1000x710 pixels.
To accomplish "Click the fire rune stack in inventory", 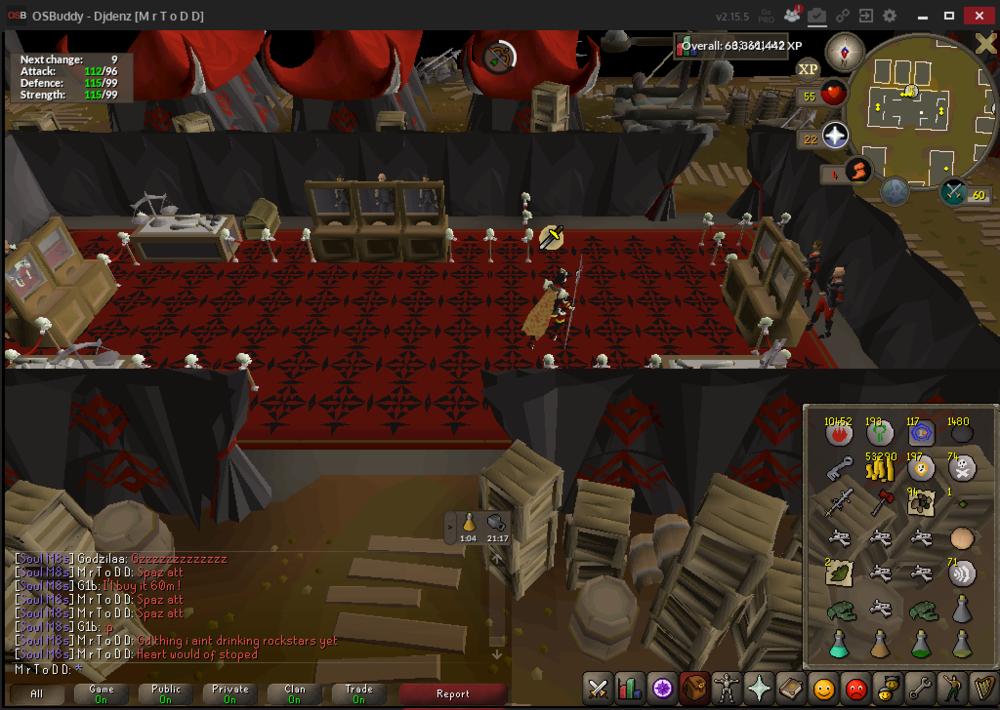I will click(x=838, y=434).
